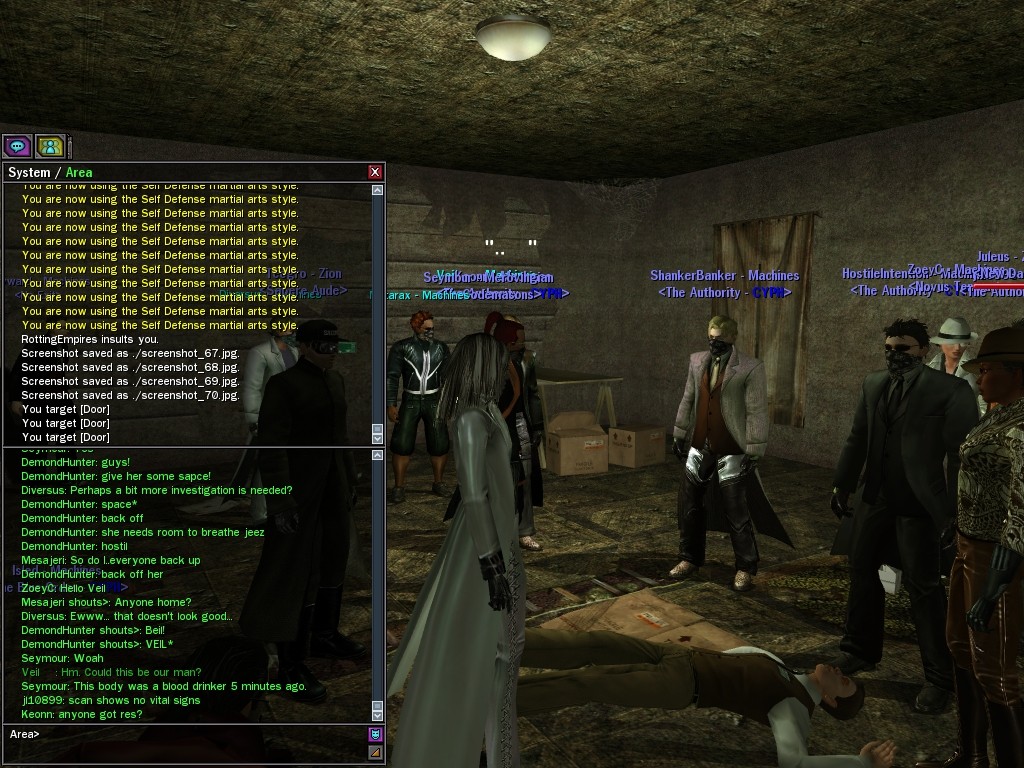Close the System / Area chat window
The image size is (1024, 768).
(x=375, y=172)
